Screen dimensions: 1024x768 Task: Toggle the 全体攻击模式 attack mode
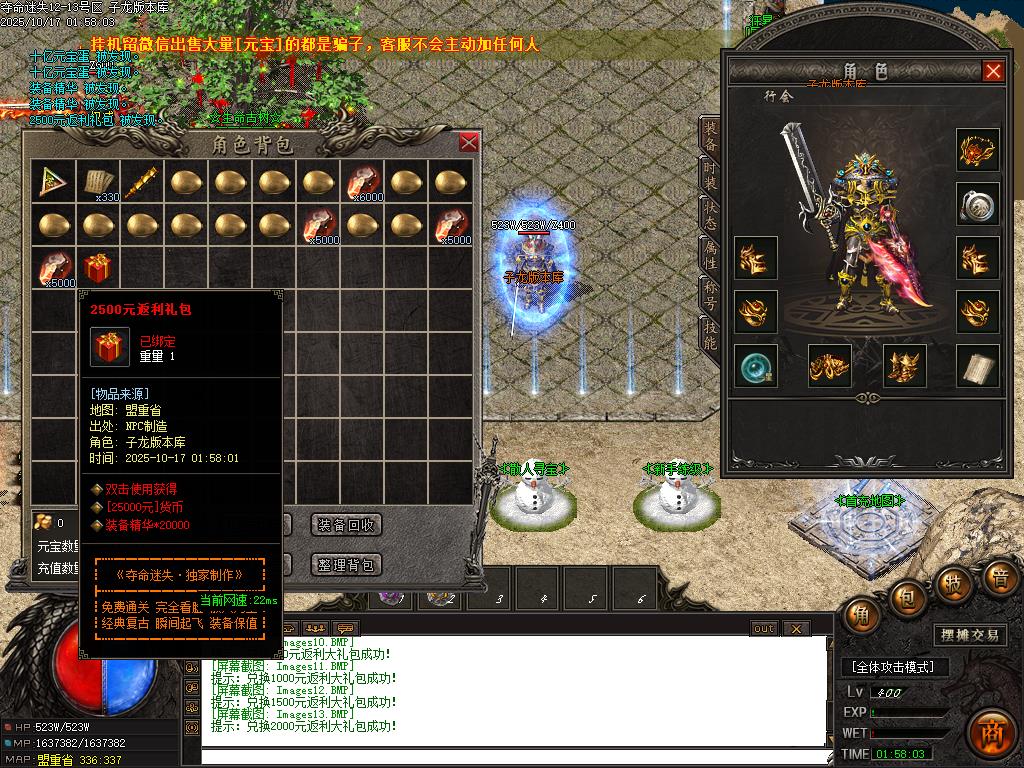point(893,667)
